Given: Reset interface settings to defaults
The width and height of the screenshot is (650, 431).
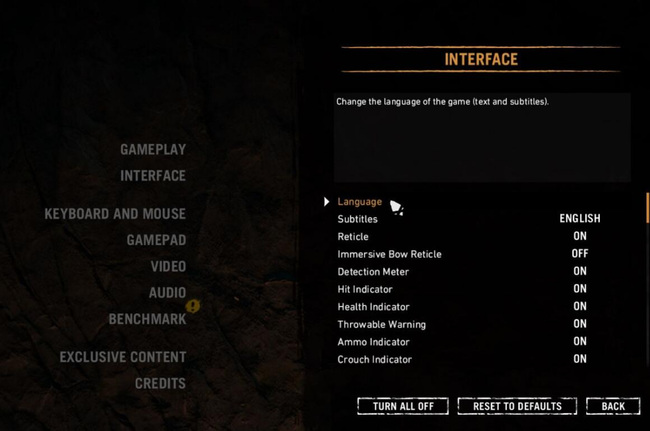Looking at the screenshot, I should pos(517,406).
